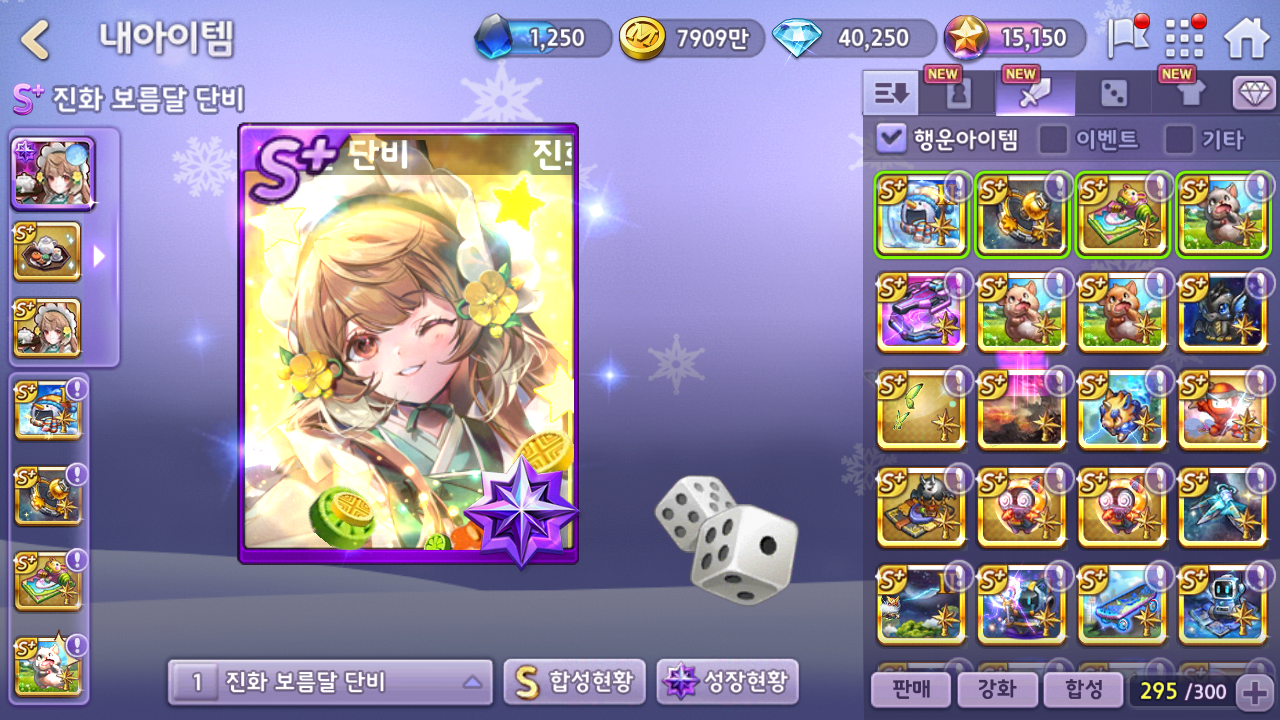Image resolution: width=1280 pixels, height=720 pixels.
Task: Open the flag notification icon
Action: (1127, 38)
